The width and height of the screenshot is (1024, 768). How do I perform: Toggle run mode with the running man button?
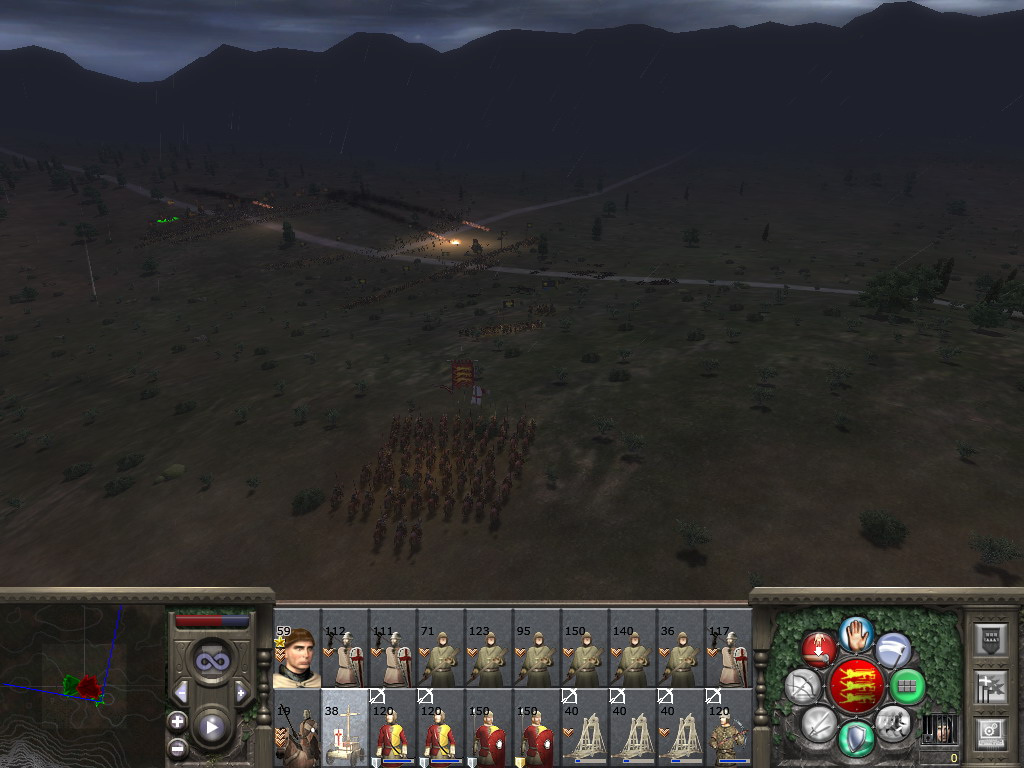pyautogui.click(x=891, y=720)
